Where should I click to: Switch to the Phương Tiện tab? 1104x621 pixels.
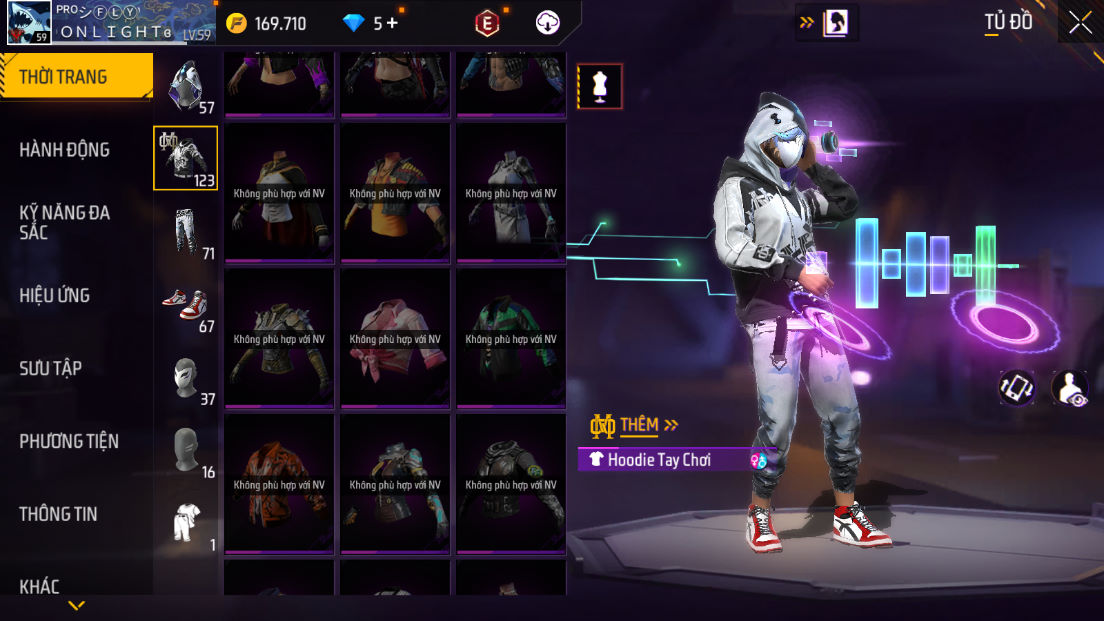tap(69, 441)
